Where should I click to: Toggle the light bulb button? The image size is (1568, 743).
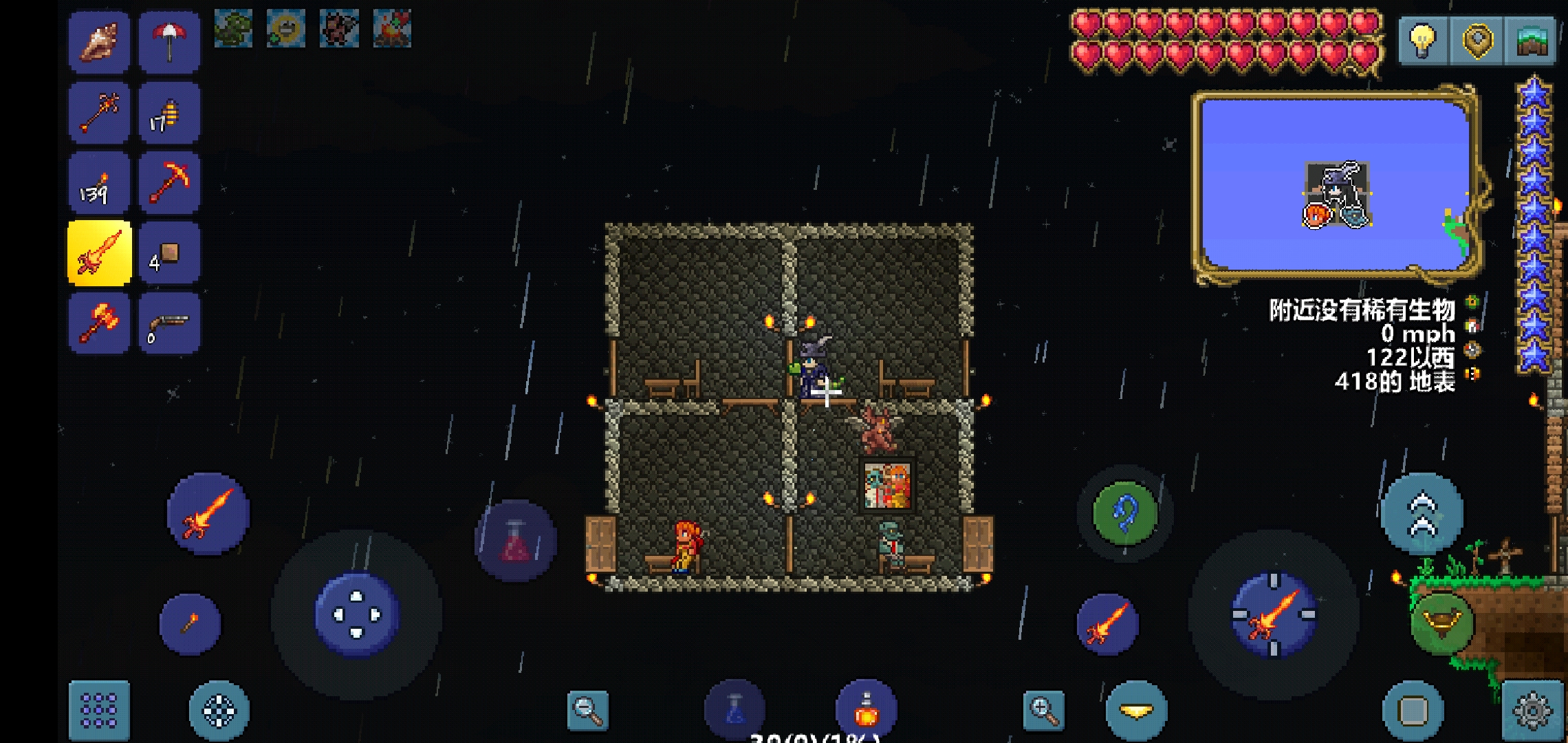pyautogui.click(x=1422, y=41)
